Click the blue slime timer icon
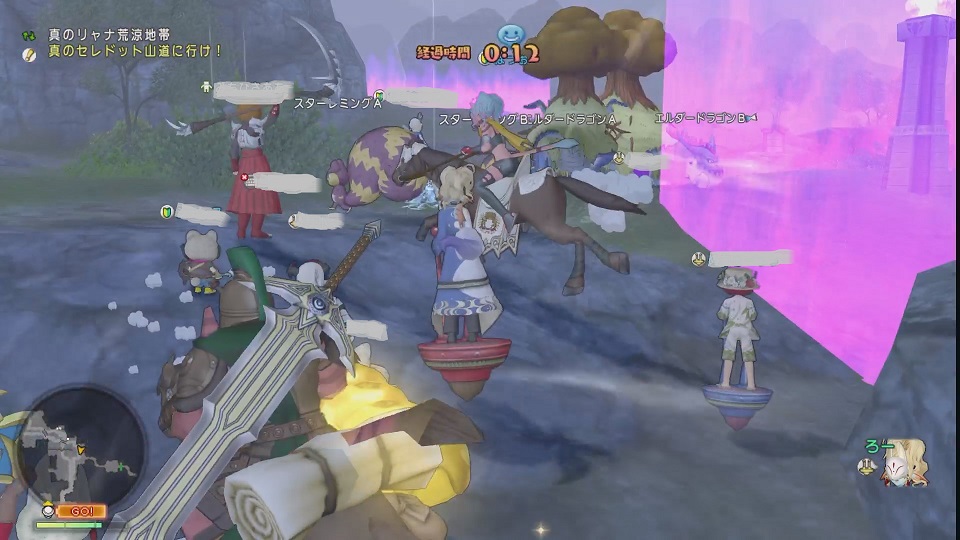The width and height of the screenshot is (960, 540). pos(511,38)
